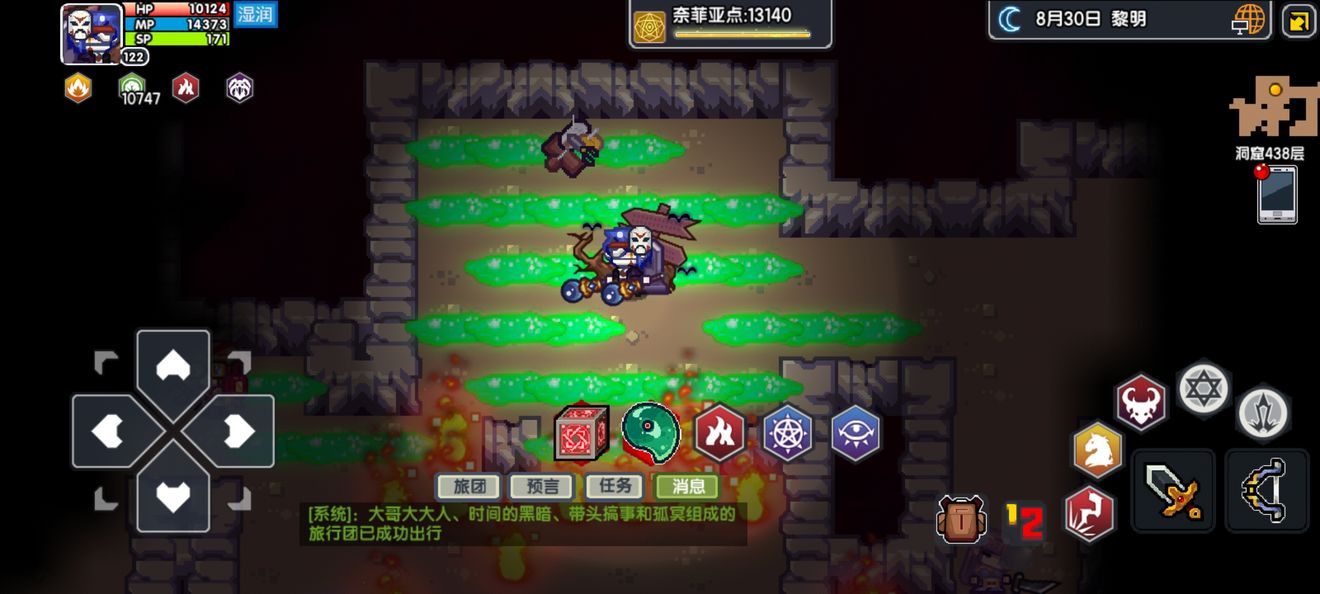Screen dimensions: 1320x594
Task: Cast the pentagram star skill
Action: [x=787, y=433]
